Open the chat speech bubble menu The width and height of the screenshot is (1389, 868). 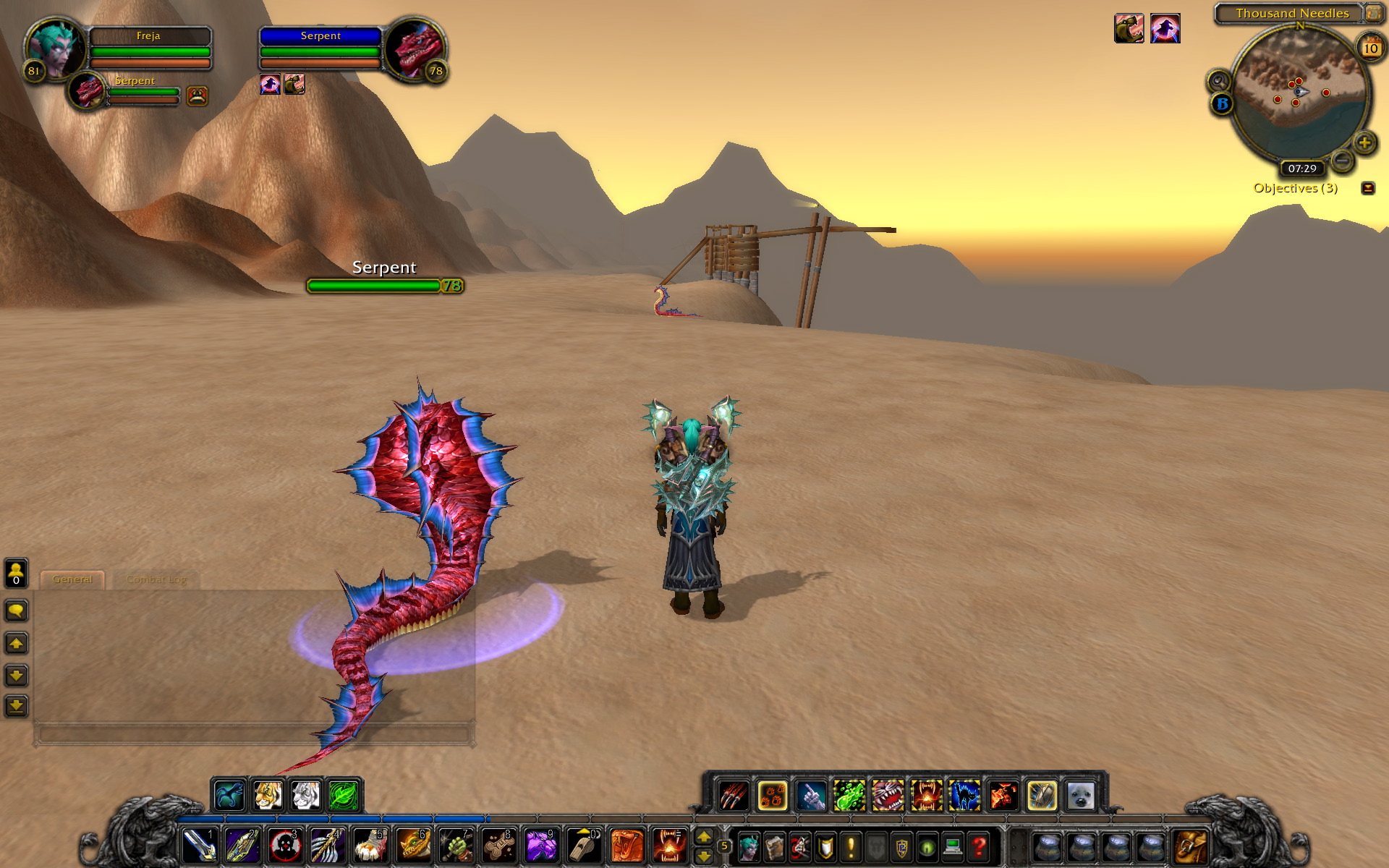[x=16, y=610]
